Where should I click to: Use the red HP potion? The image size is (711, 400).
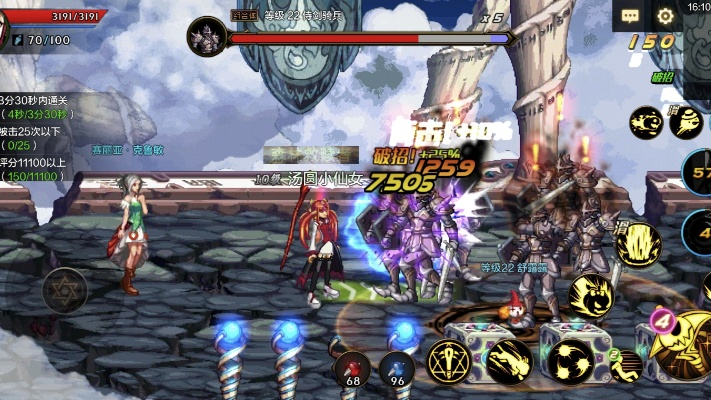352,366
